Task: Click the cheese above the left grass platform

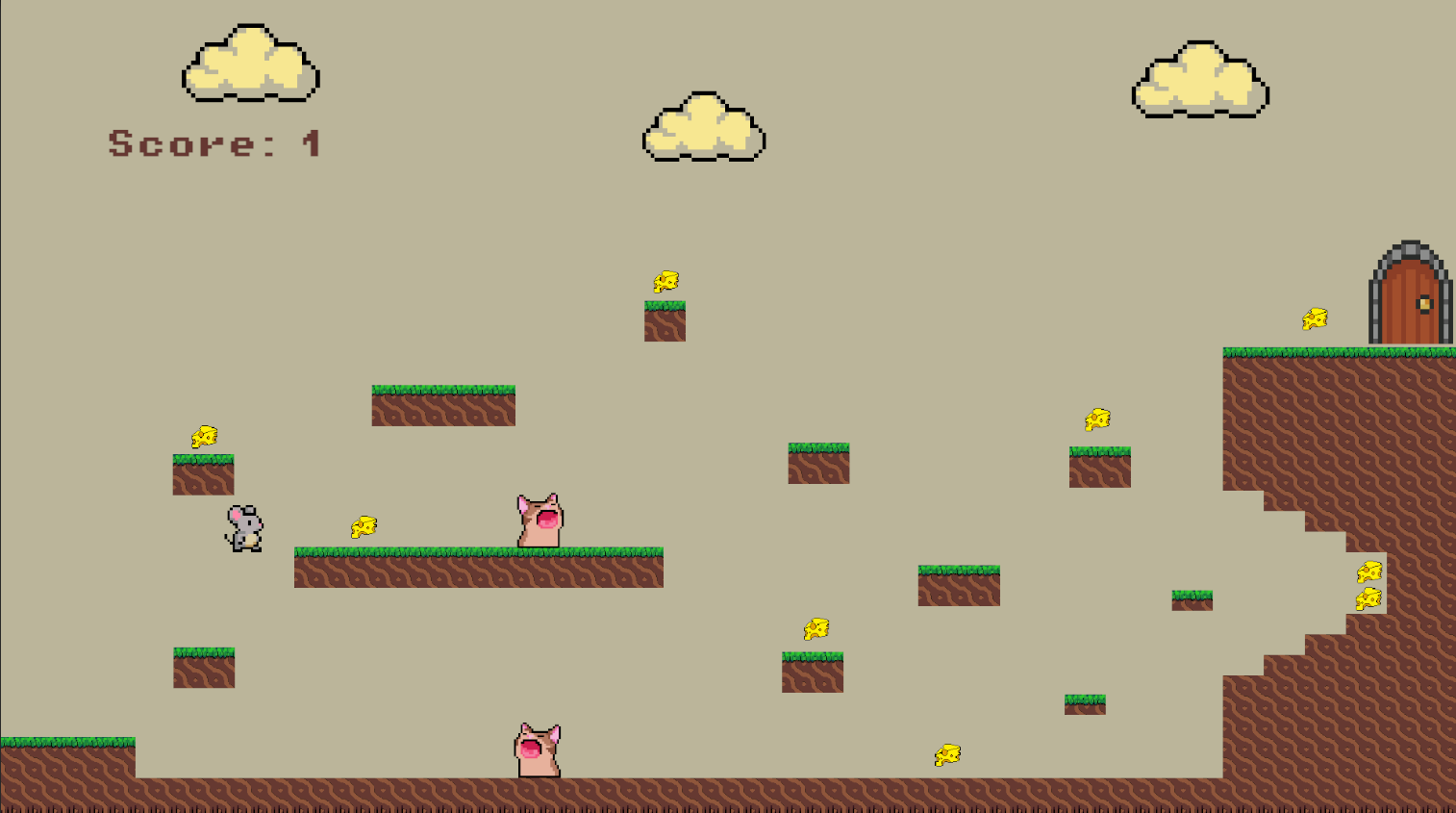Action: [205, 435]
